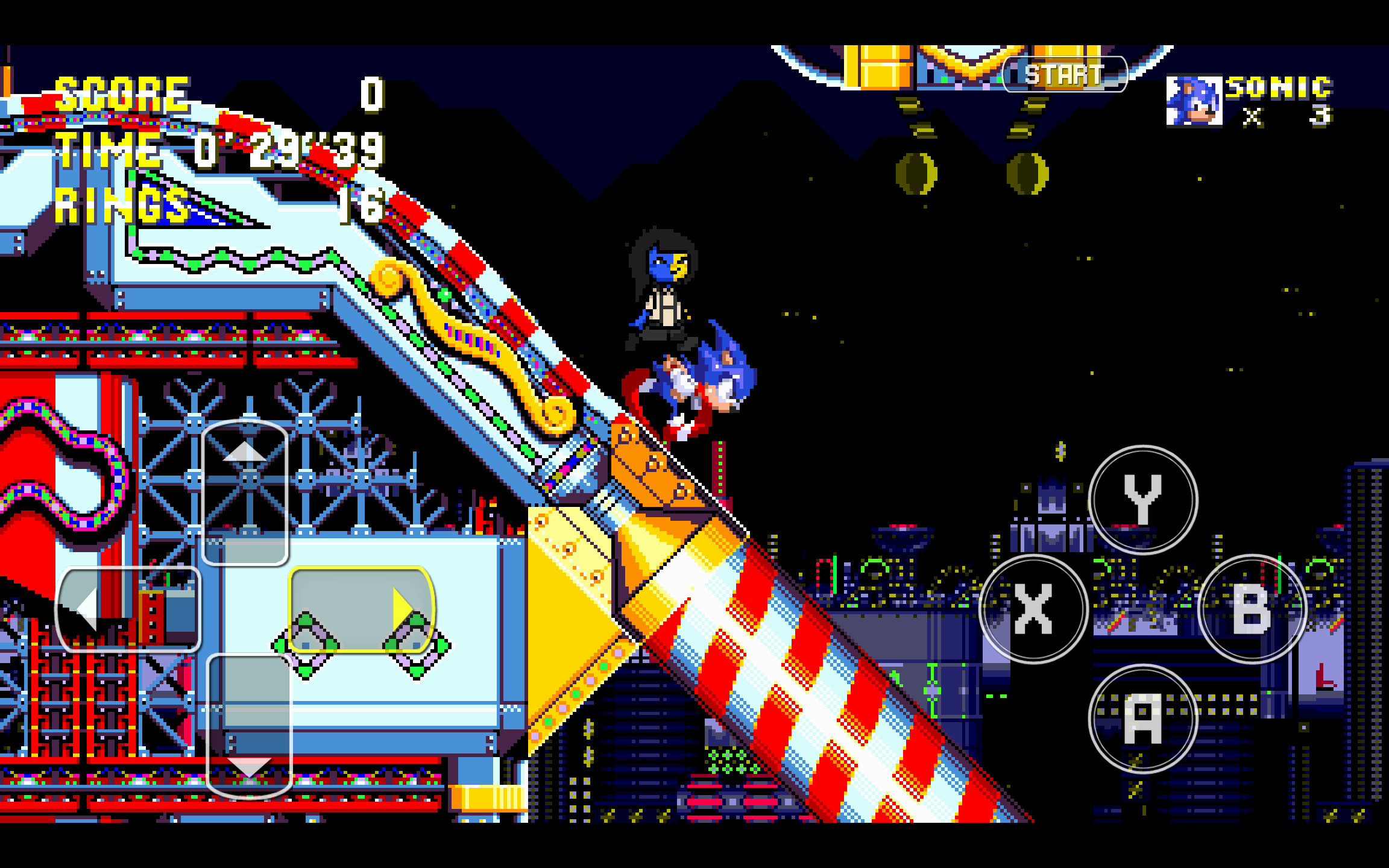This screenshot has height=868, width=1389.
Task: Tap the START button to pause
Action: click(x=1064, y=74)
